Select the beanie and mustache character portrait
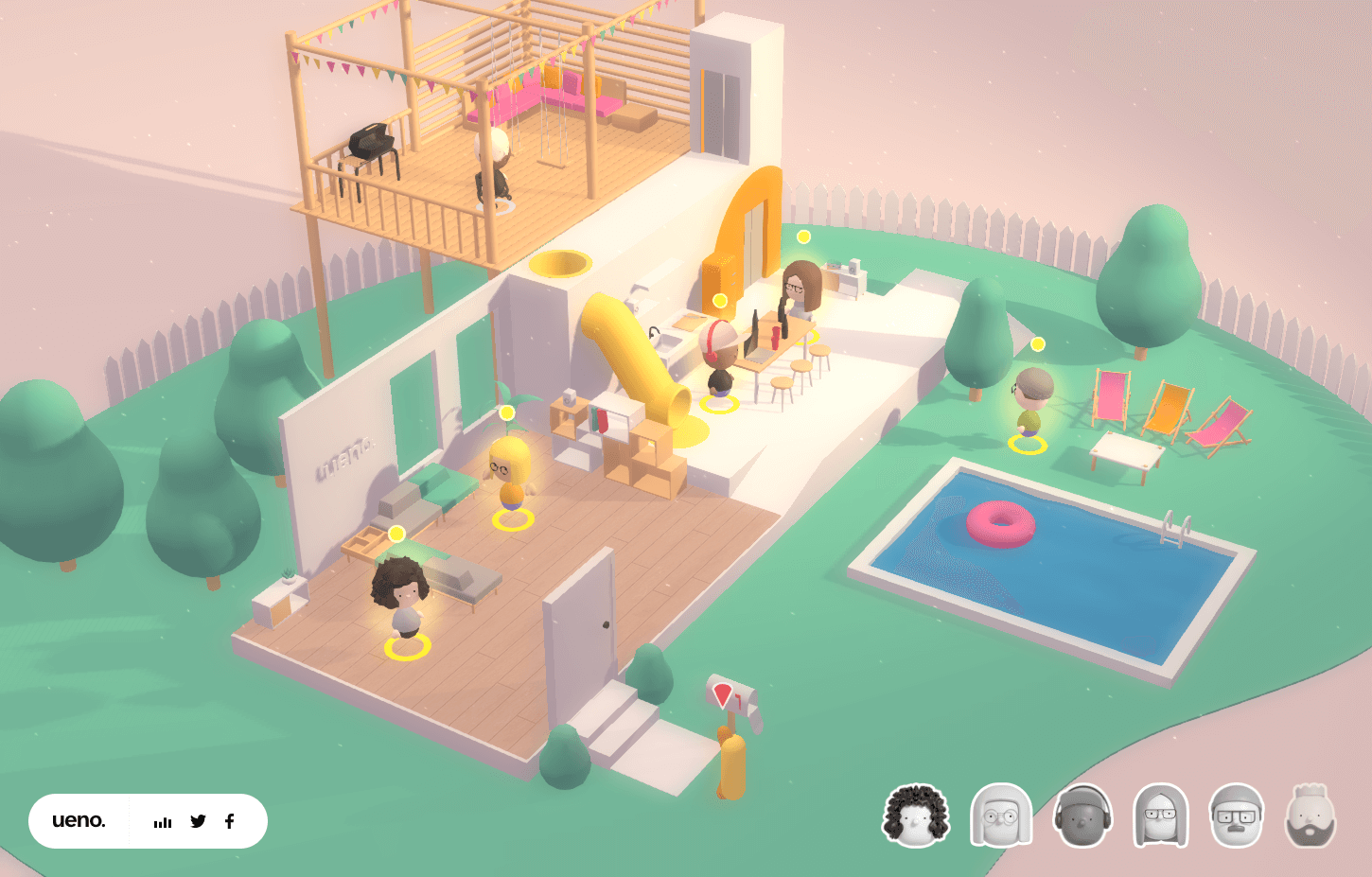The width and height of the screenshot is (1372, 877). [1236, 816]
